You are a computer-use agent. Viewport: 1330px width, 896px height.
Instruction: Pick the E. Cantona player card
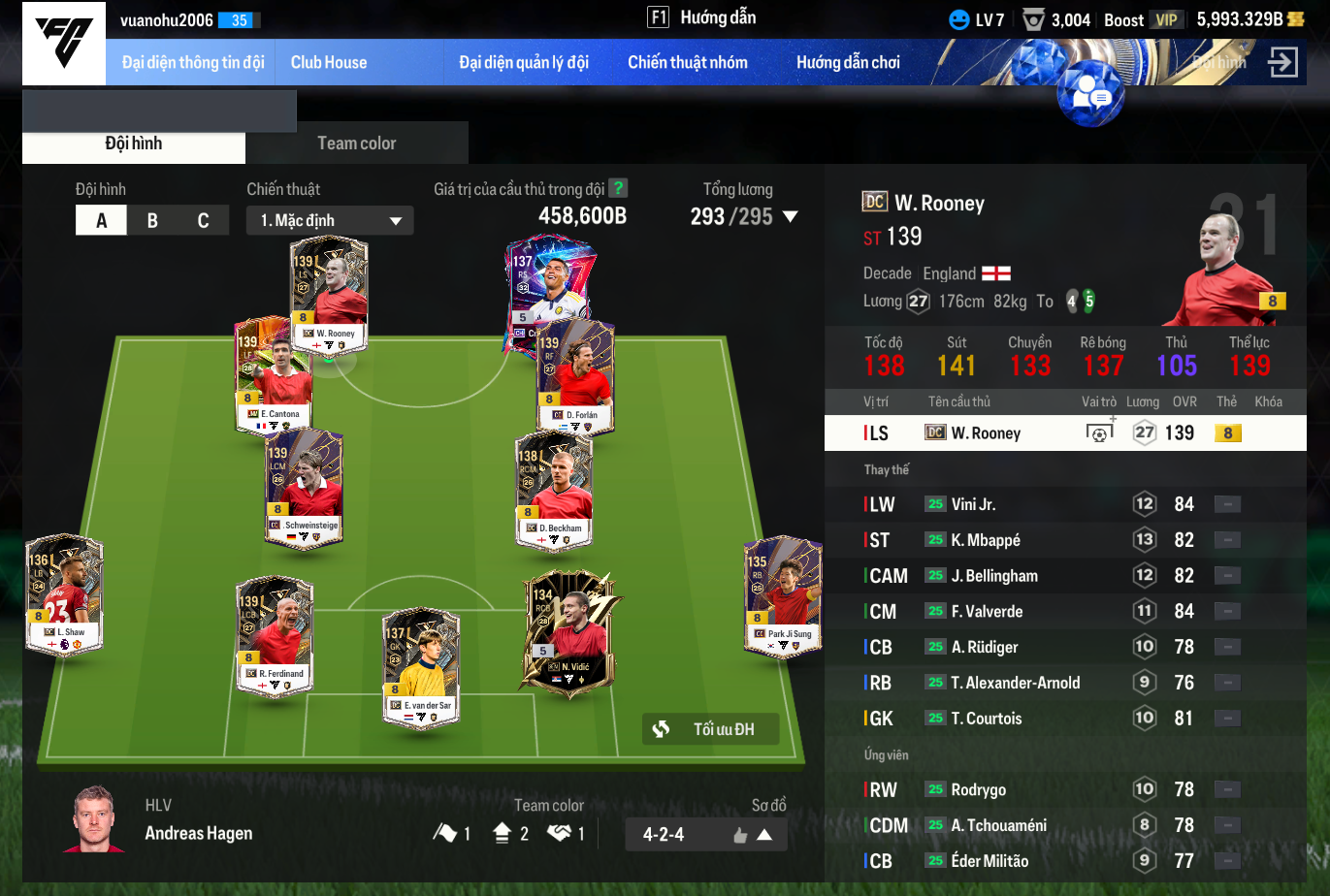276,375
